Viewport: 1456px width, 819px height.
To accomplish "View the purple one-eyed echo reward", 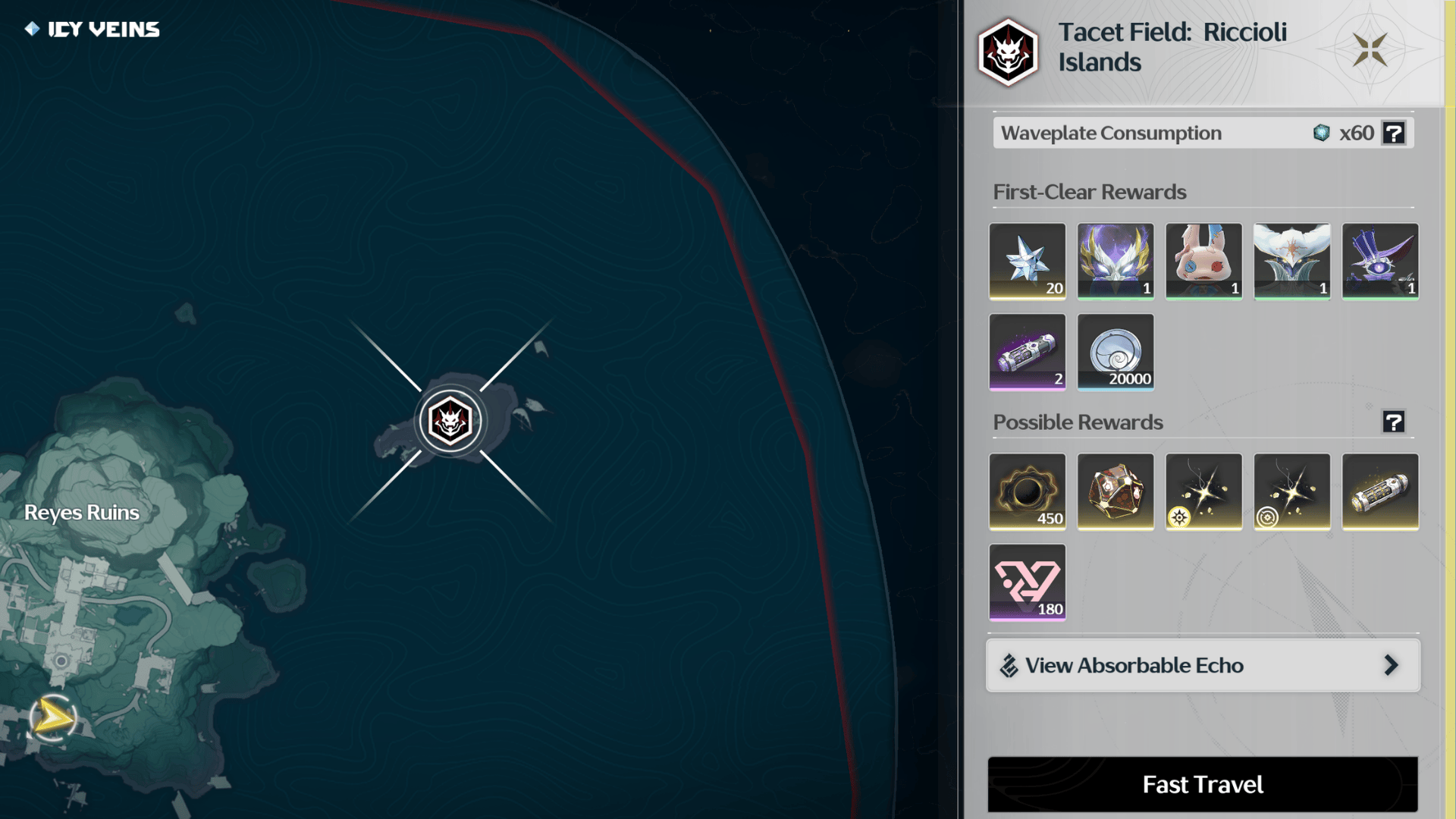I will (x=1379, y=261).
